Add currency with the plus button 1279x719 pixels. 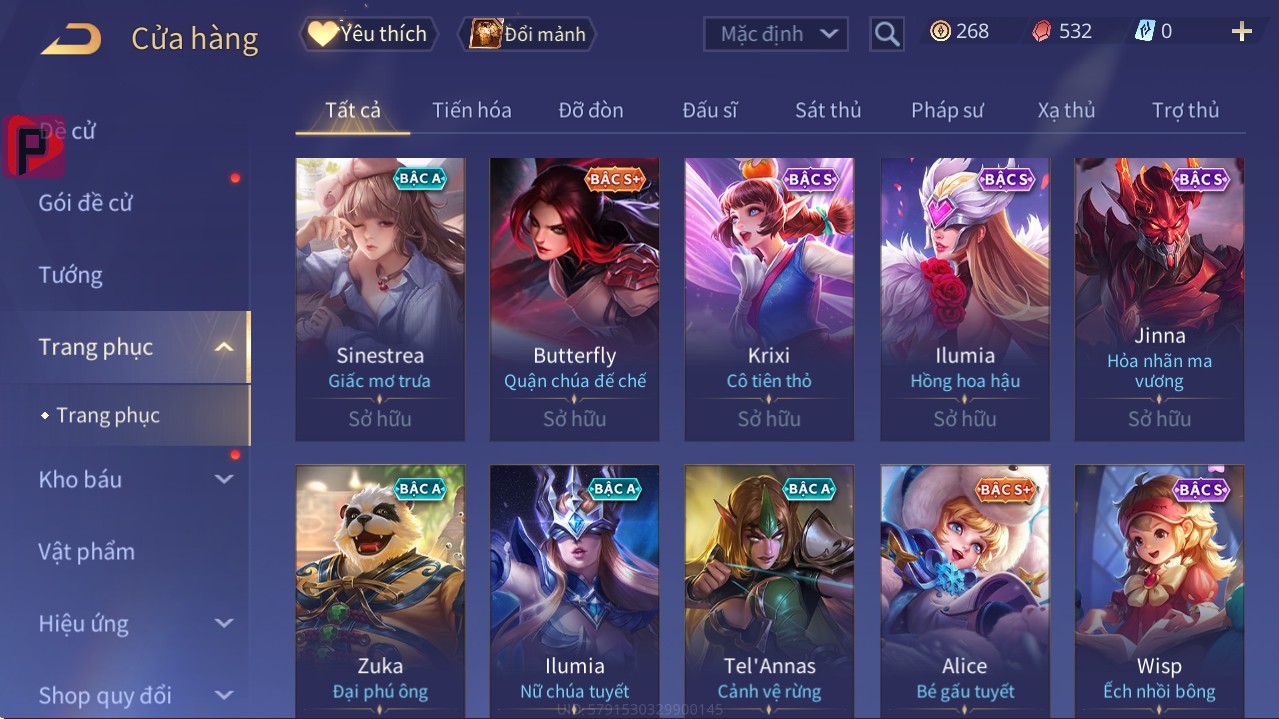point(1242,32)
